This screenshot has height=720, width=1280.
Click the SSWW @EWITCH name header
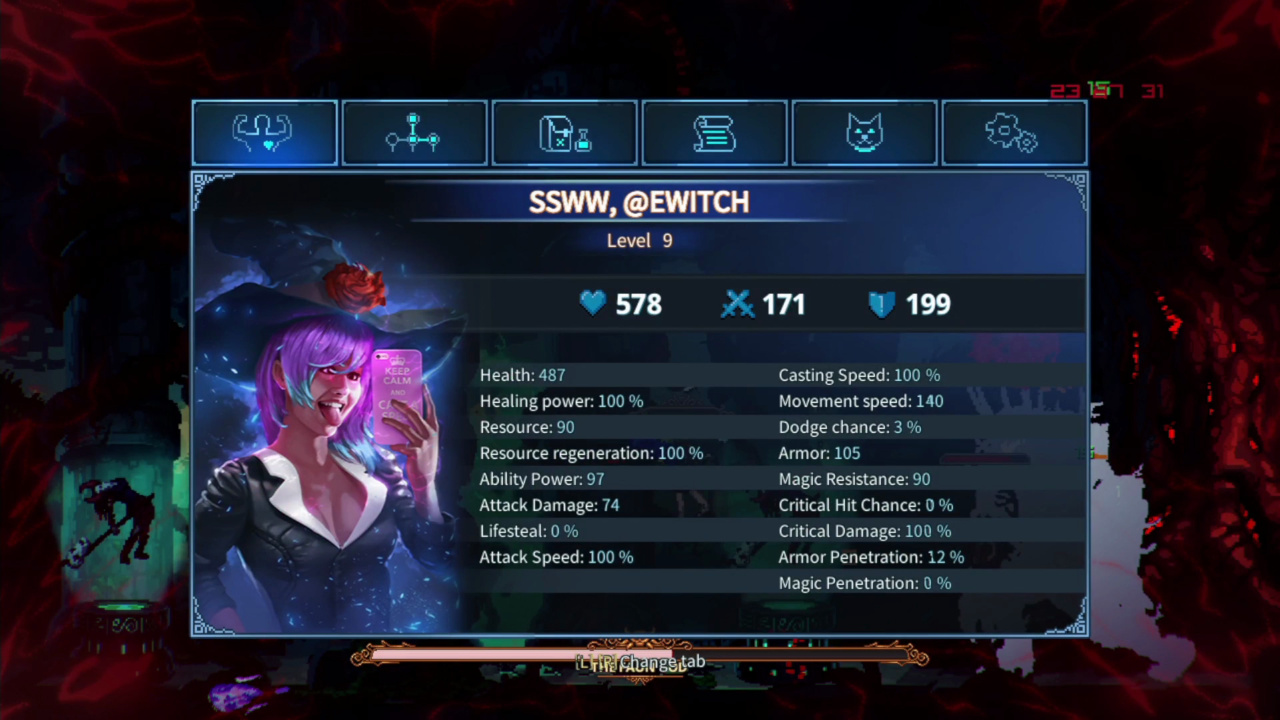640,202
